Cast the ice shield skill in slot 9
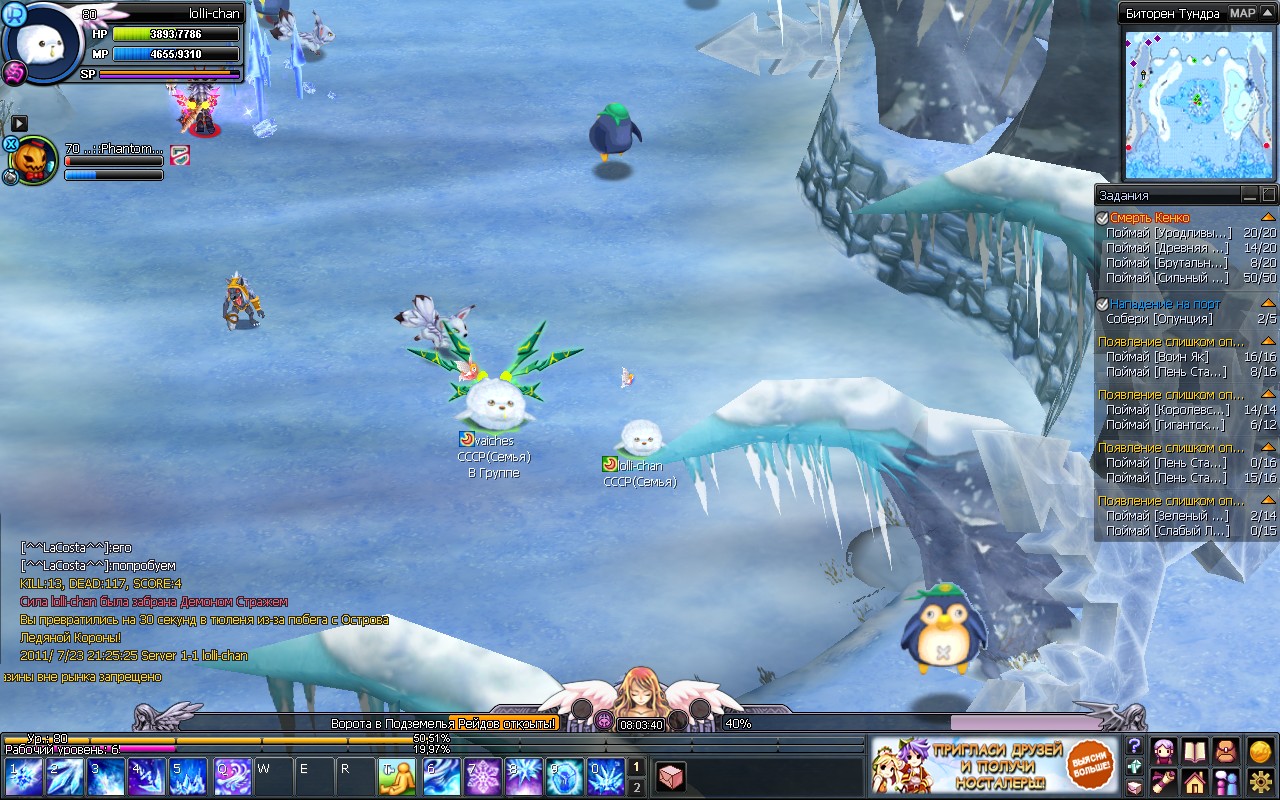The width and height of the screenshot is (1280, 800). pyautogui.click(x=564, y=777)
